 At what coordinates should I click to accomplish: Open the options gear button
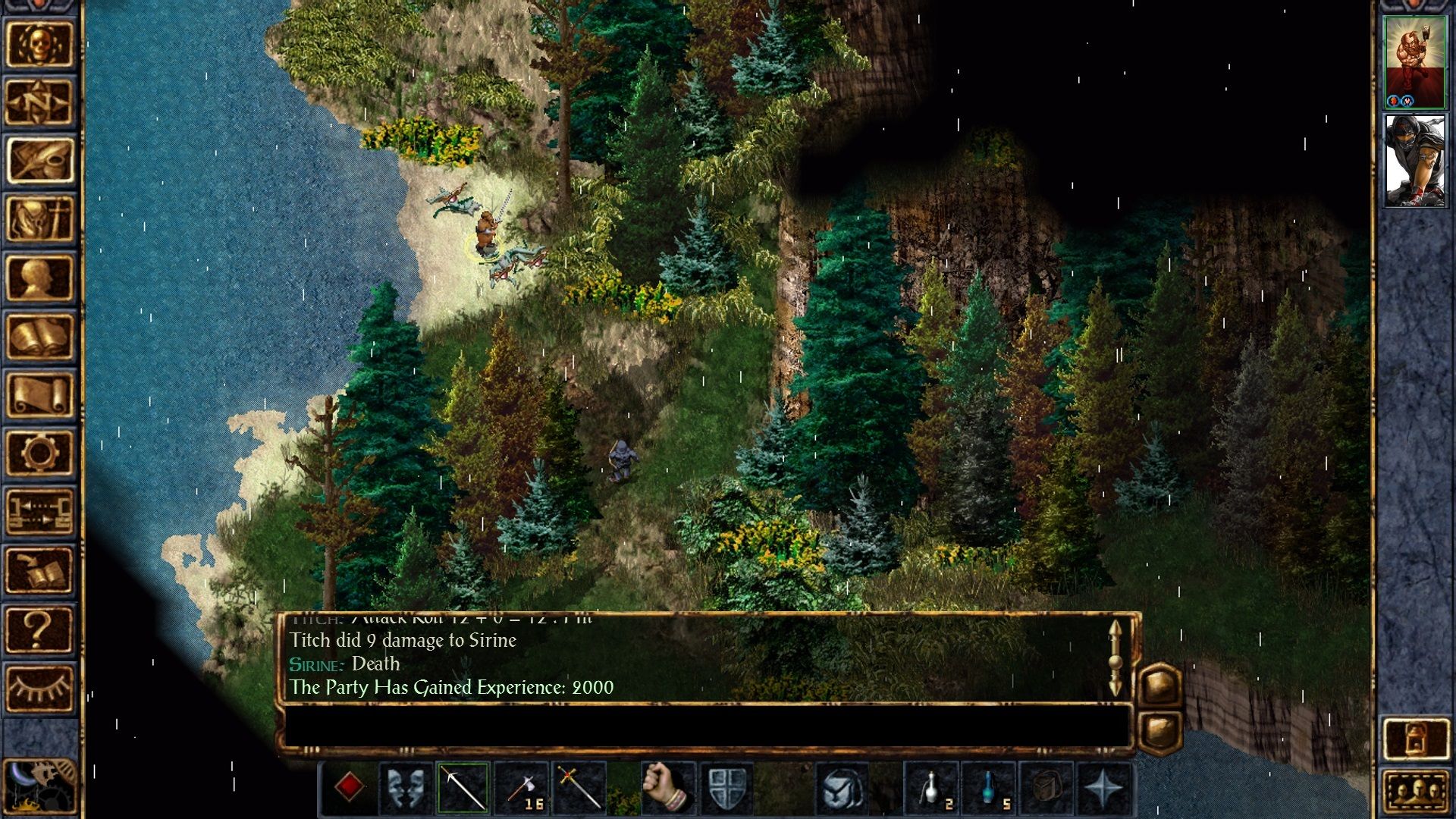click(39, 453)
